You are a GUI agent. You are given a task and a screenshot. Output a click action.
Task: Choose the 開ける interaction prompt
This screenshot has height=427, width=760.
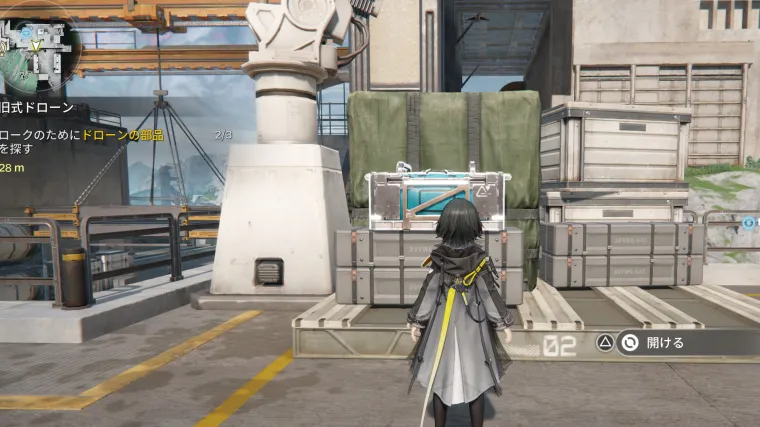point(664,343)
